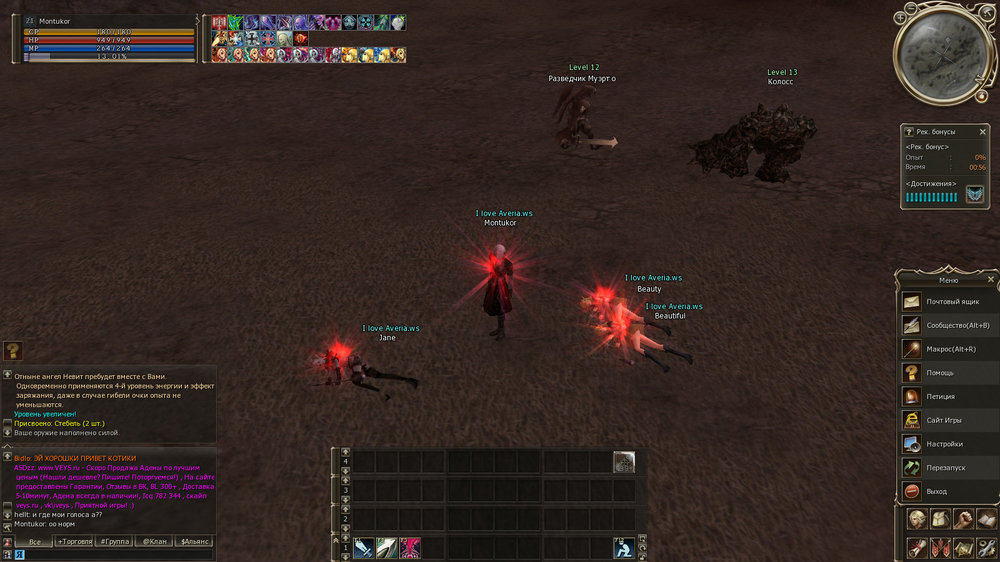Open the Настройки settings entry
Viewport: 1000px width, 562px height.
(946, 444)
